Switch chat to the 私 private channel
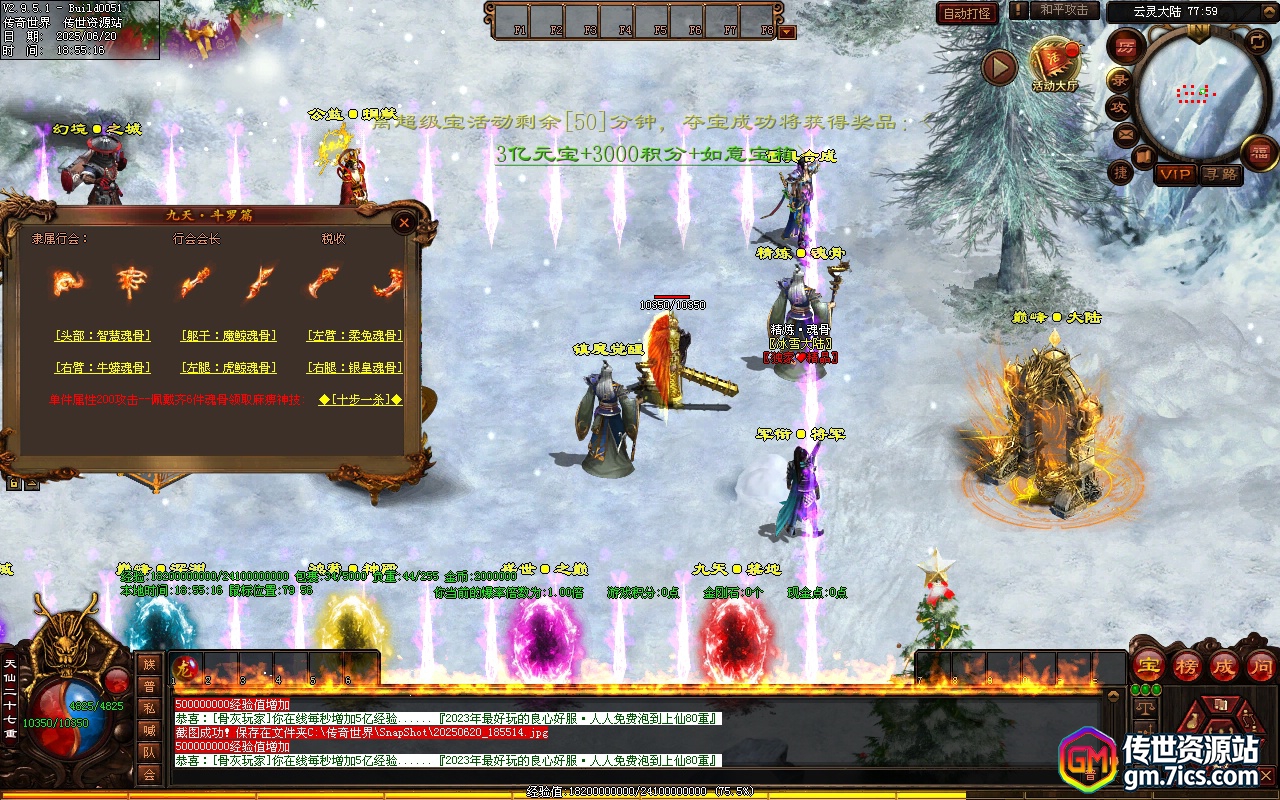The image size is (1280, 800). [x=149, y=708]
